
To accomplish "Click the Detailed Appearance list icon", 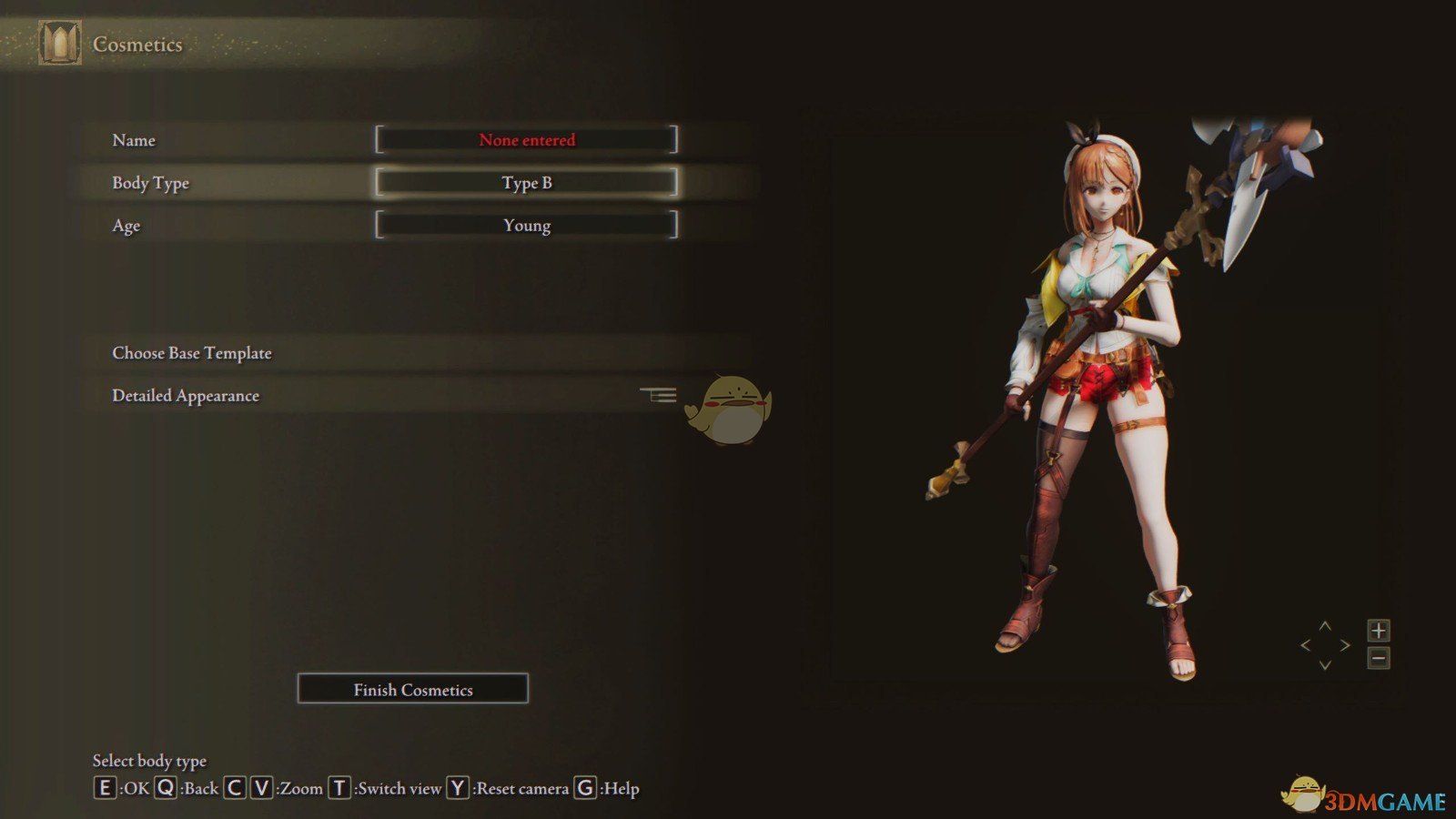I will click(661, 394).
